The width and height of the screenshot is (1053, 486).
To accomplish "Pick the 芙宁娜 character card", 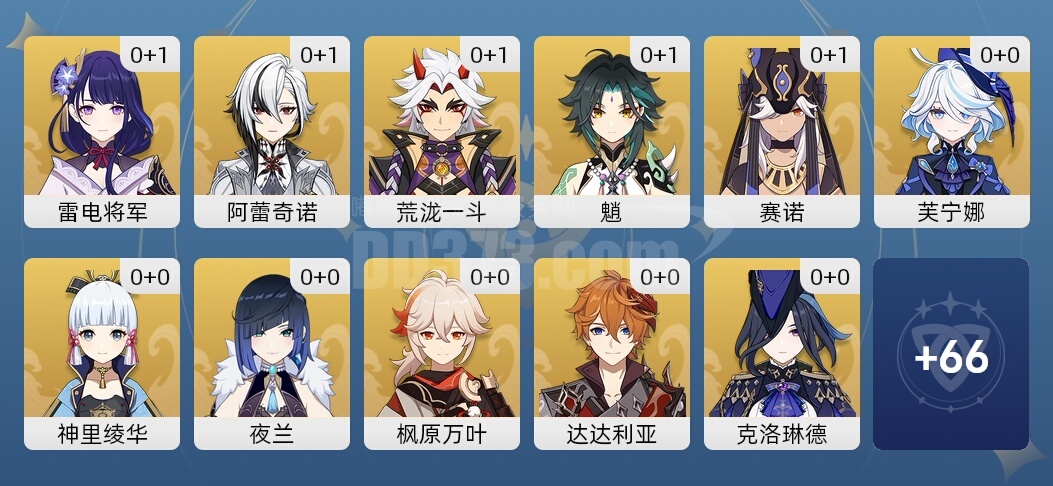I will (952, 132).
